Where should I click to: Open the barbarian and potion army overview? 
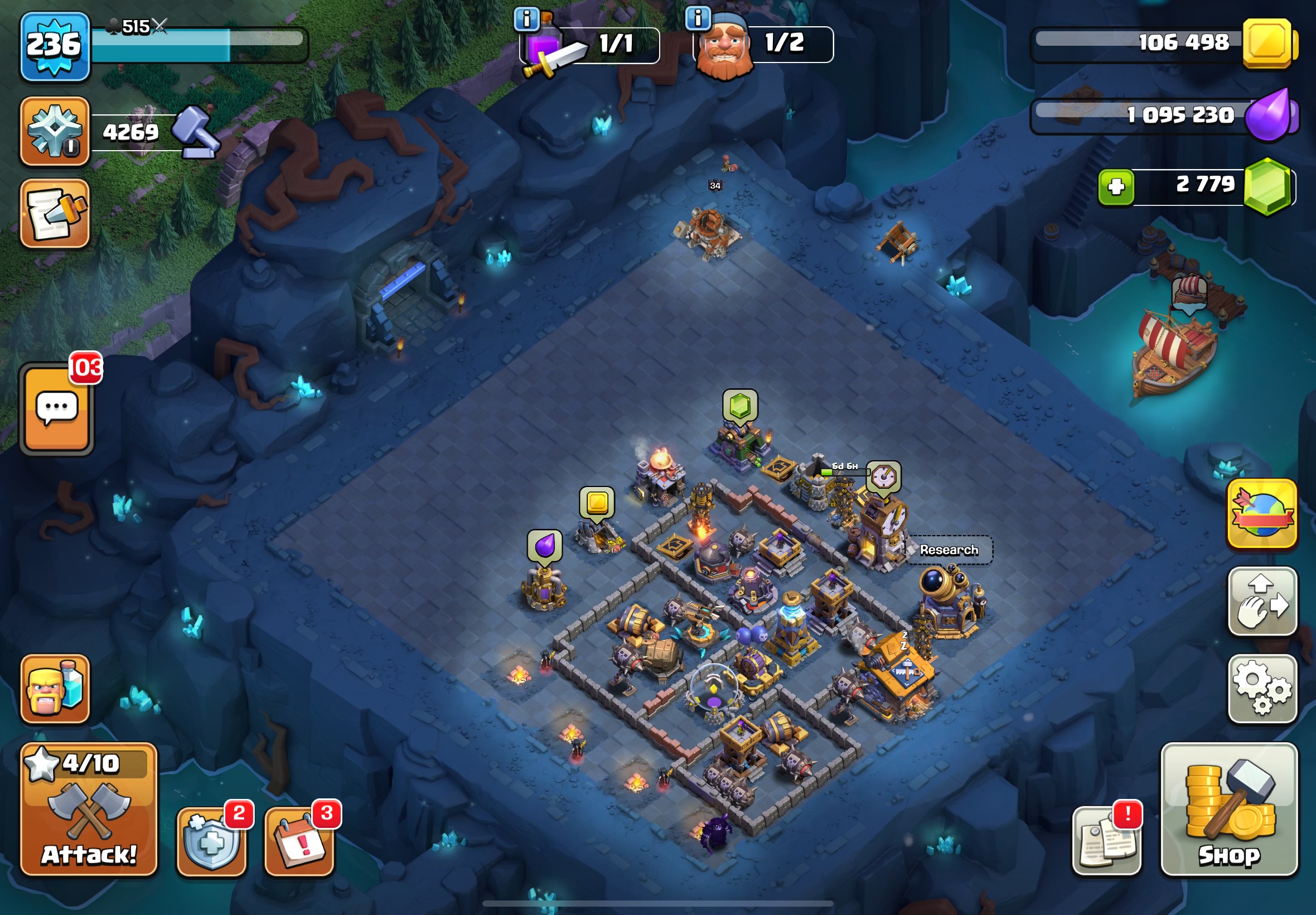click(x=55, y=688)
